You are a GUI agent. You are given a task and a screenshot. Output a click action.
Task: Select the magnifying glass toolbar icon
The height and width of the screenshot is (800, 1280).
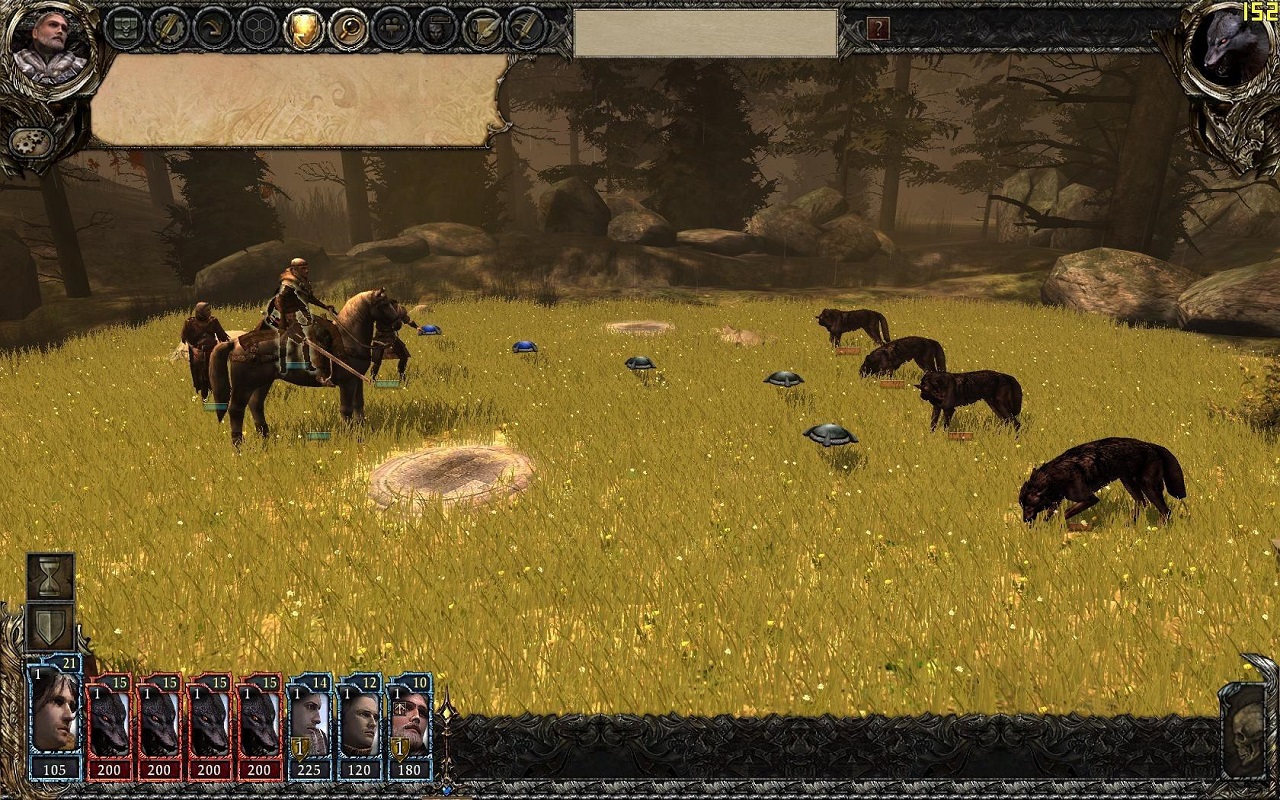point(349,28)
